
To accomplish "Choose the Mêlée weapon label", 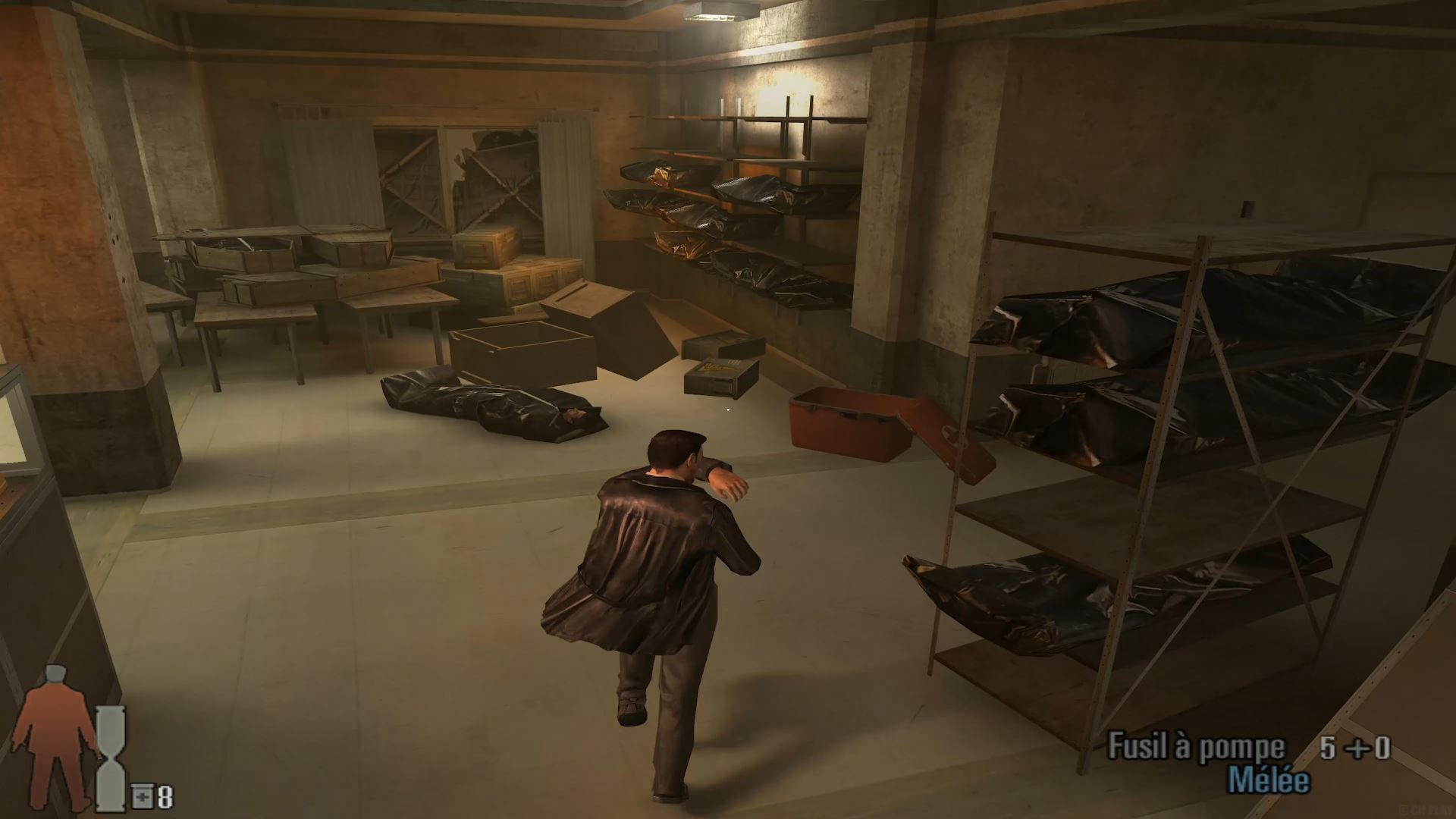I will [1268, 781].
